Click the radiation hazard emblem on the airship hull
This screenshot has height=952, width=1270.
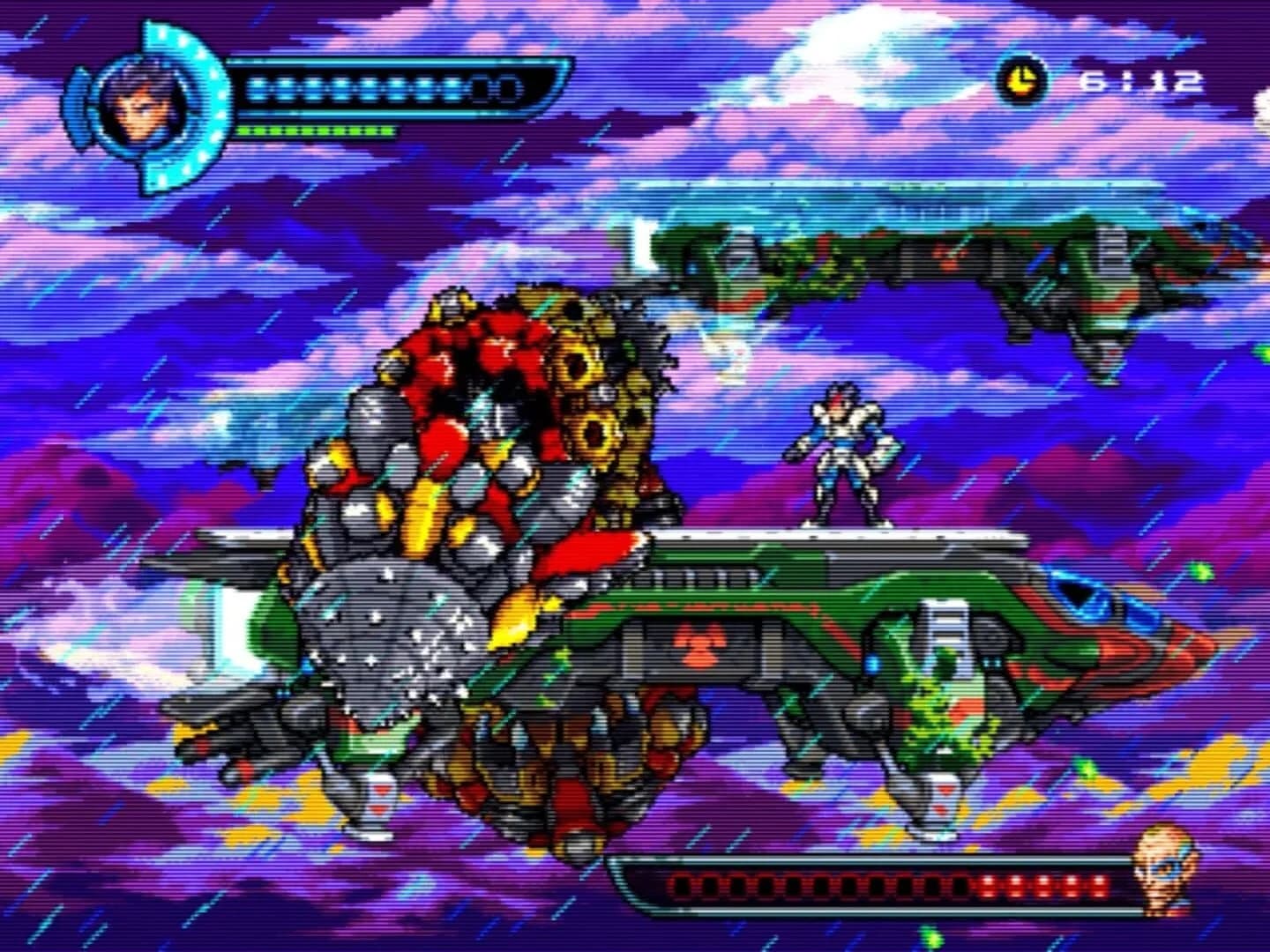(x=697, y=643)
